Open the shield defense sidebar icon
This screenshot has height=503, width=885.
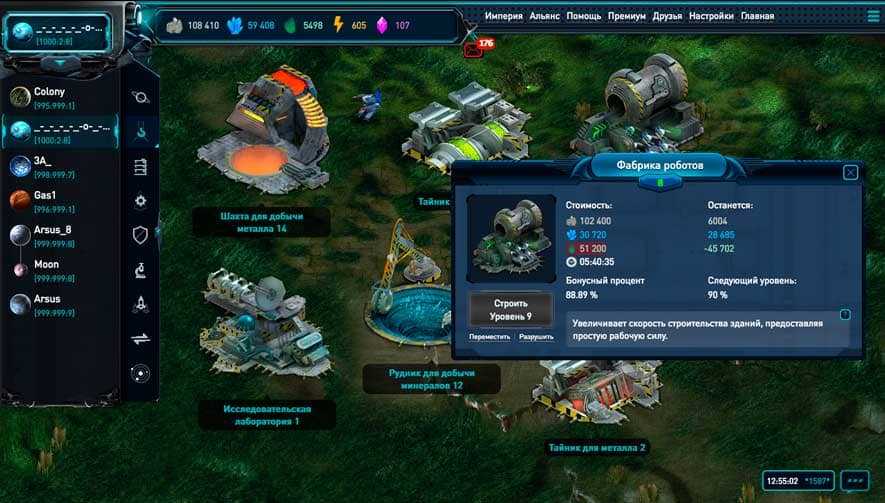[x=141, y=235]
